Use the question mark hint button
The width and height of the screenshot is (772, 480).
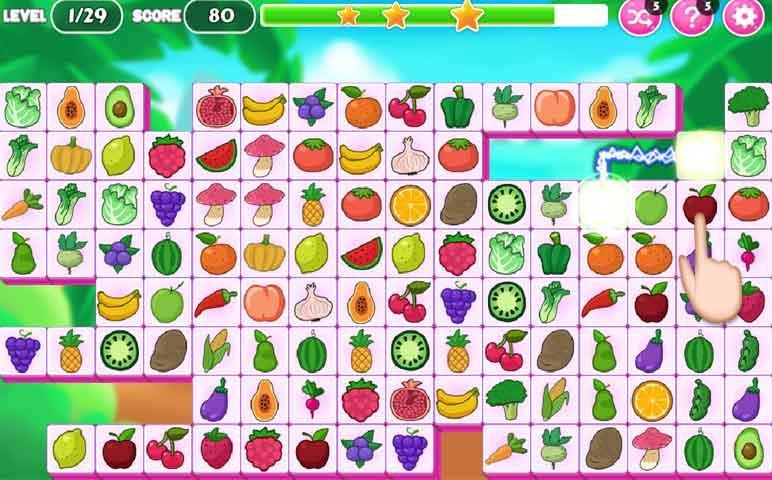690,16
